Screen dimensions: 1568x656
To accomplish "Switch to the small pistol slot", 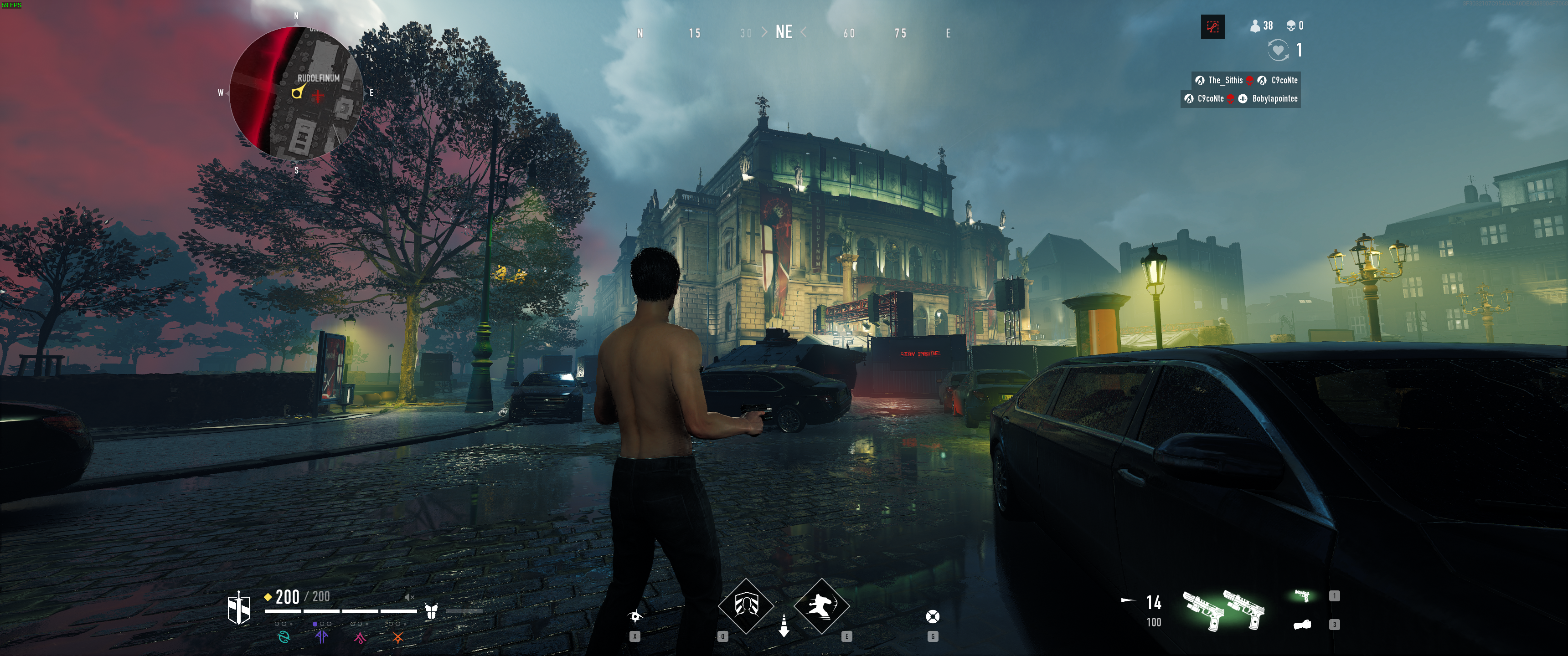I will tap(1302, 596).
